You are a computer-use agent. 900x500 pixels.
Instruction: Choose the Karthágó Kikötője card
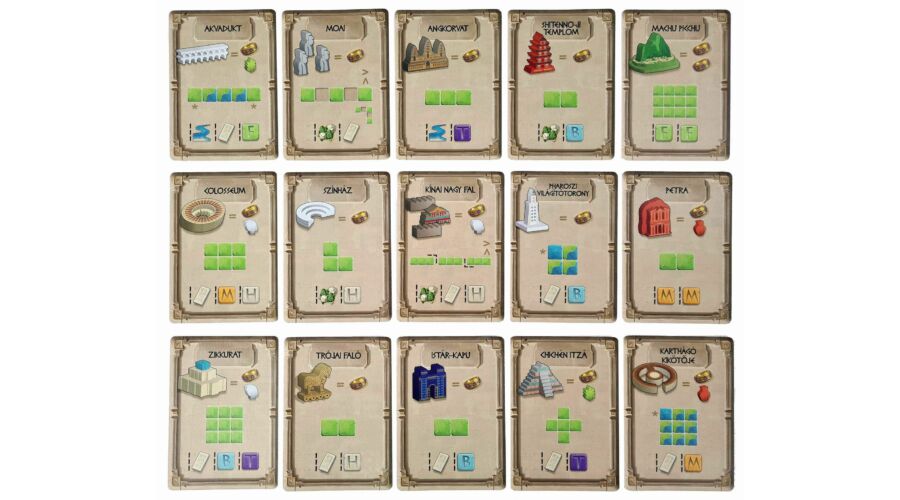(x=676, y=412)
